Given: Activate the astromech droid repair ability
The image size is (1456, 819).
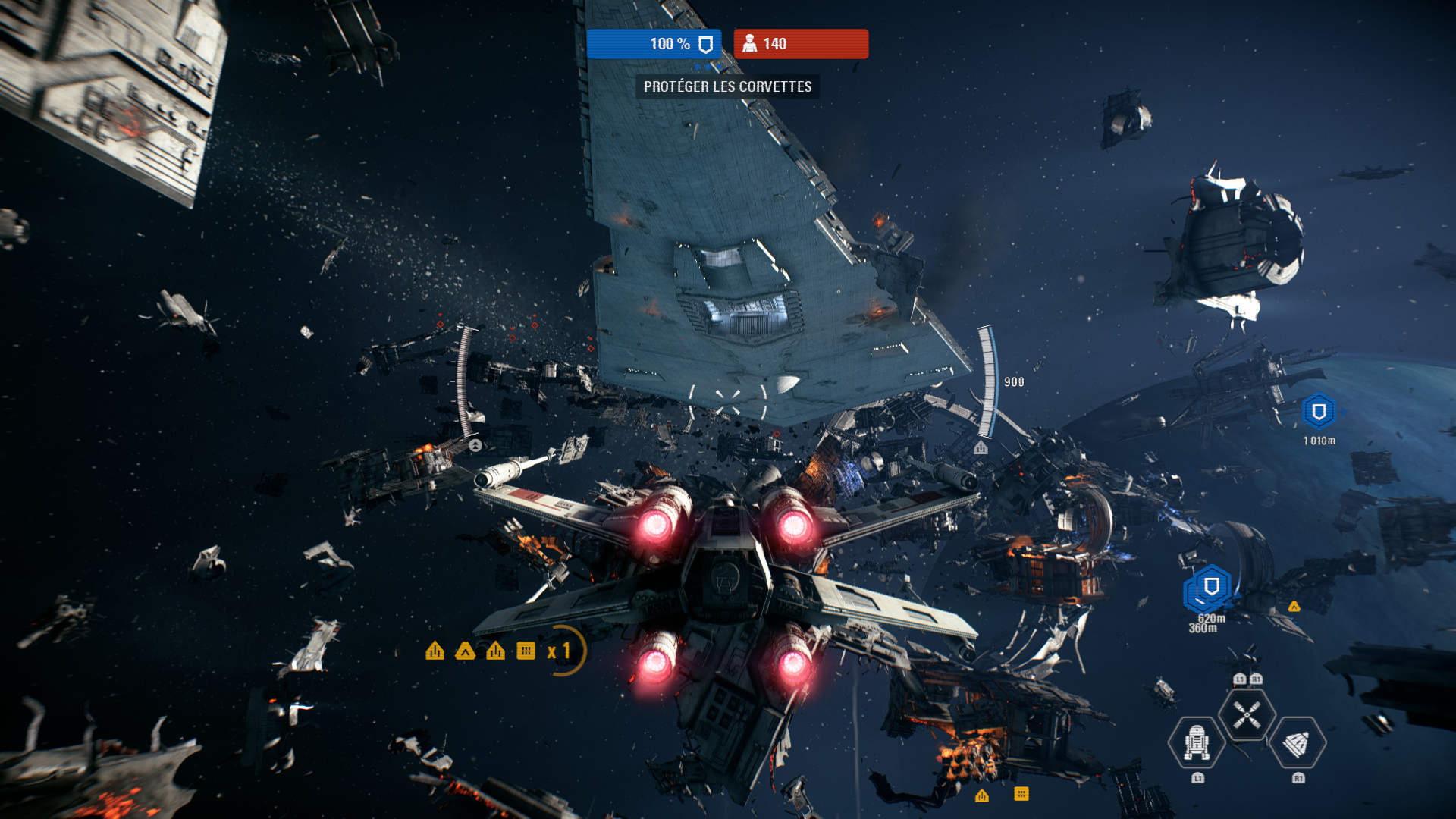Looking at the screenshot, I should pos(1197,742).
